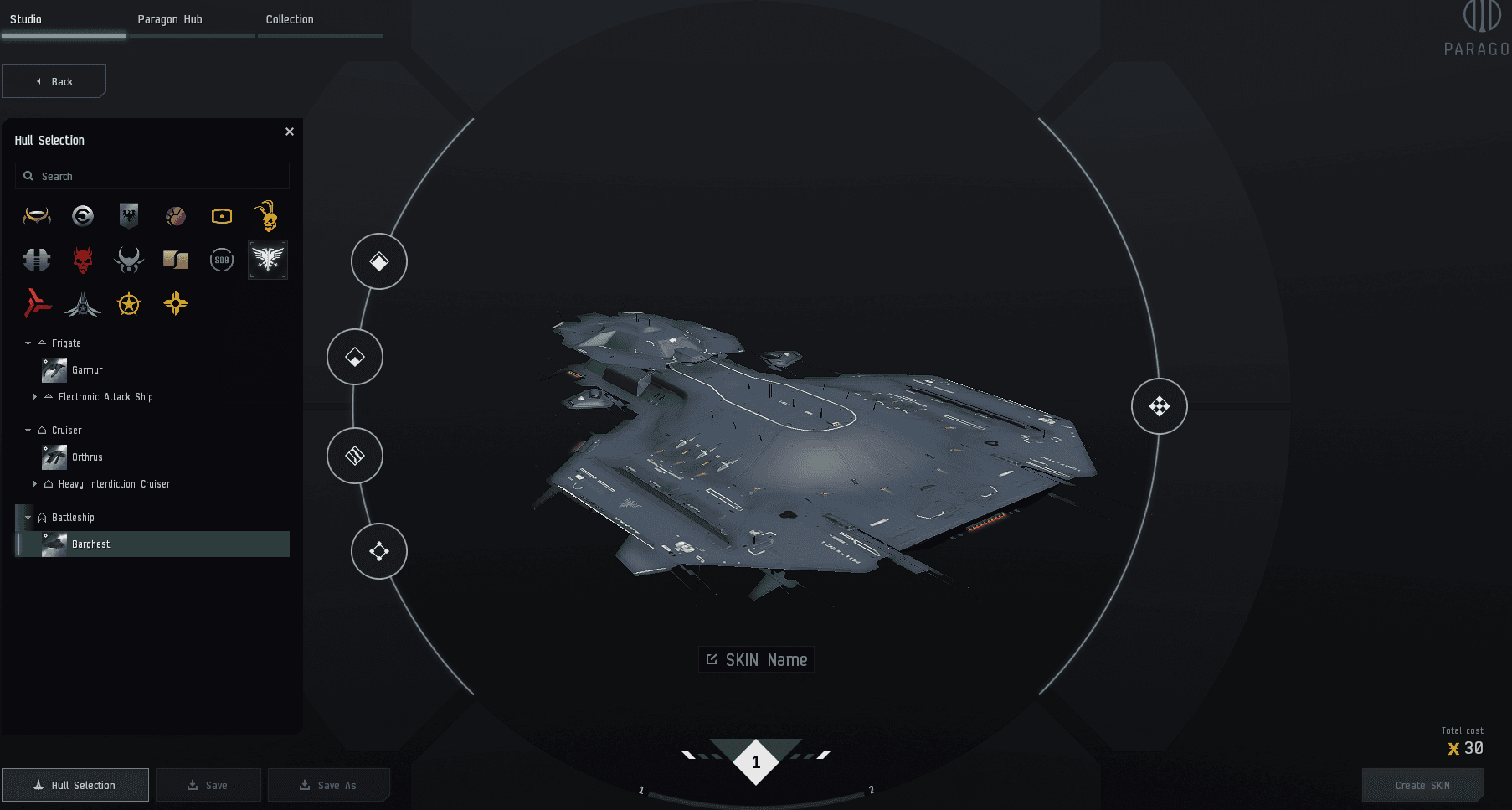The height and width of the screenshot is (810, 1512).
Task: Close the Hull Selection panel
Action: click(x=290, y=132)
